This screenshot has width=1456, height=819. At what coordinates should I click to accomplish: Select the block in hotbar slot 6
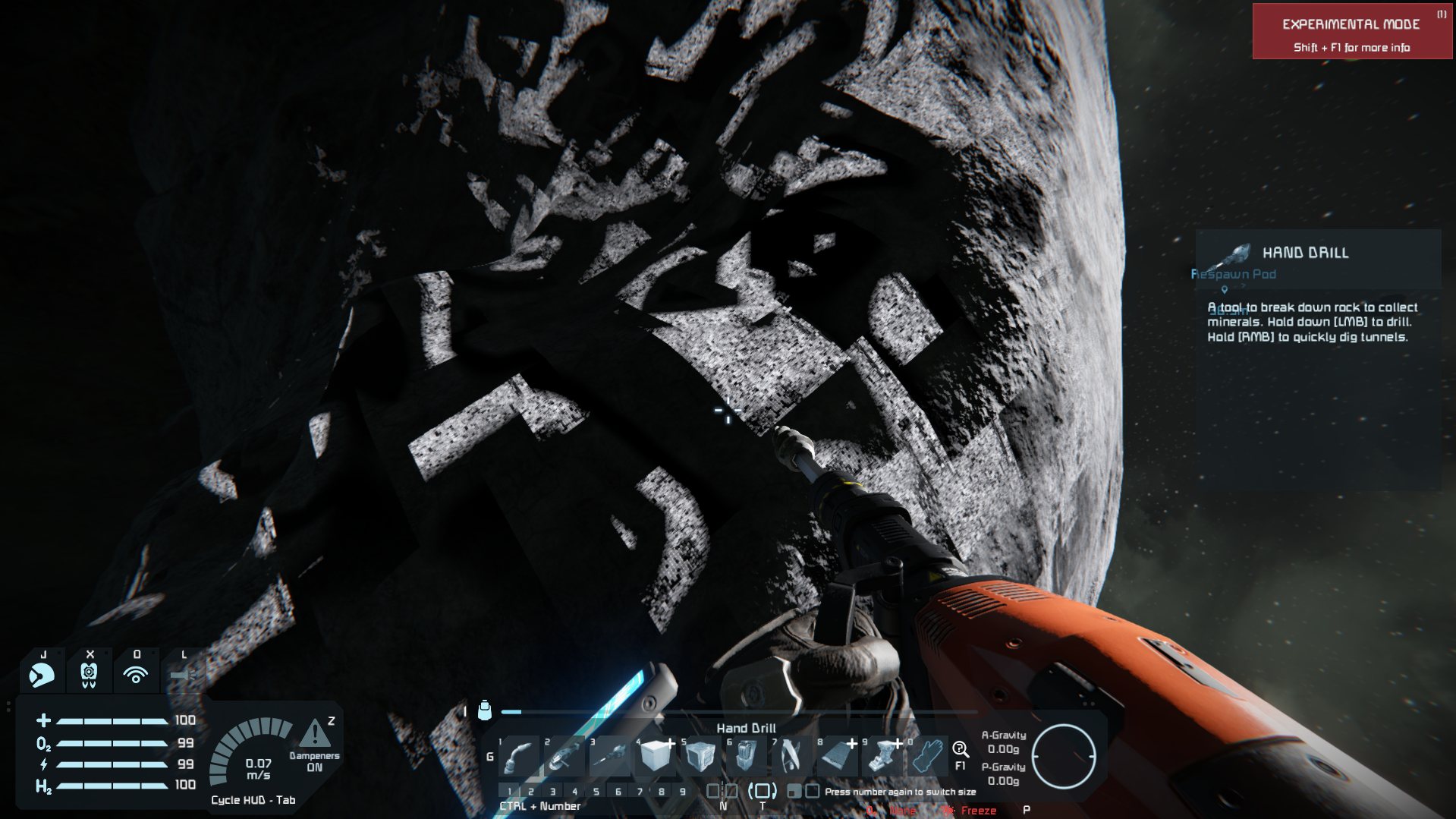(747, 757)
